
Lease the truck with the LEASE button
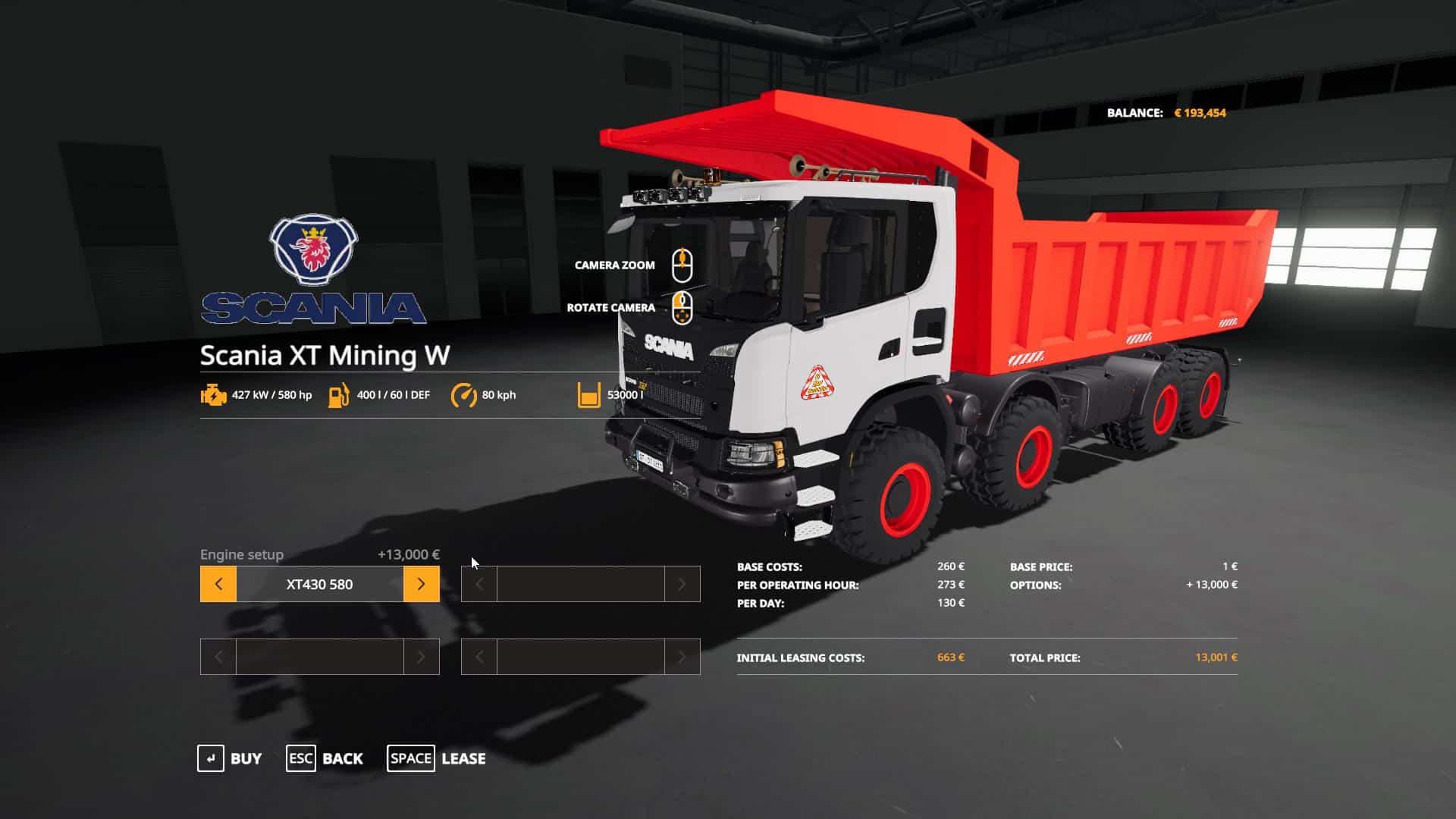pos(437,758)
